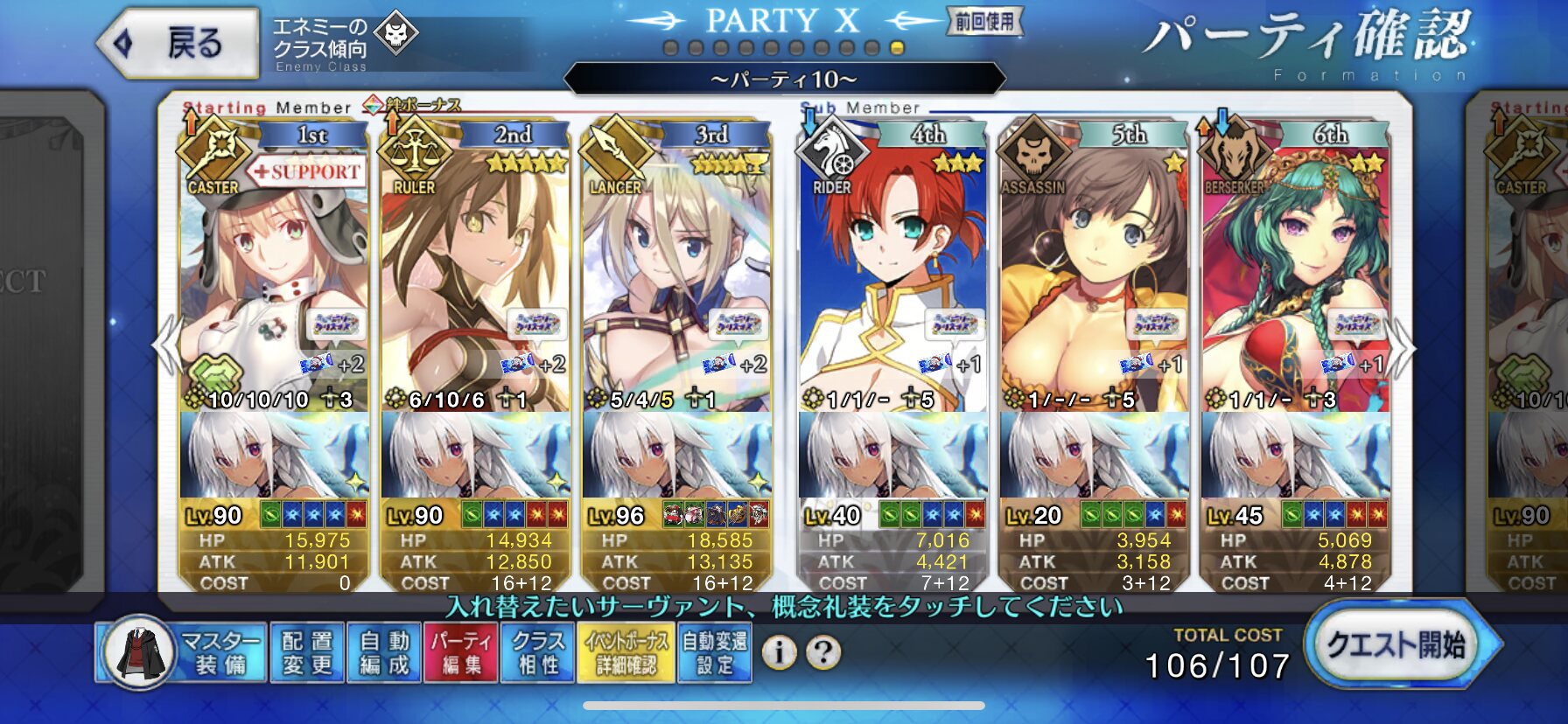The width and height of the screenshot is (1568, 724).
Task: Go back with the 戻る button
Action: tap(178, 43)
